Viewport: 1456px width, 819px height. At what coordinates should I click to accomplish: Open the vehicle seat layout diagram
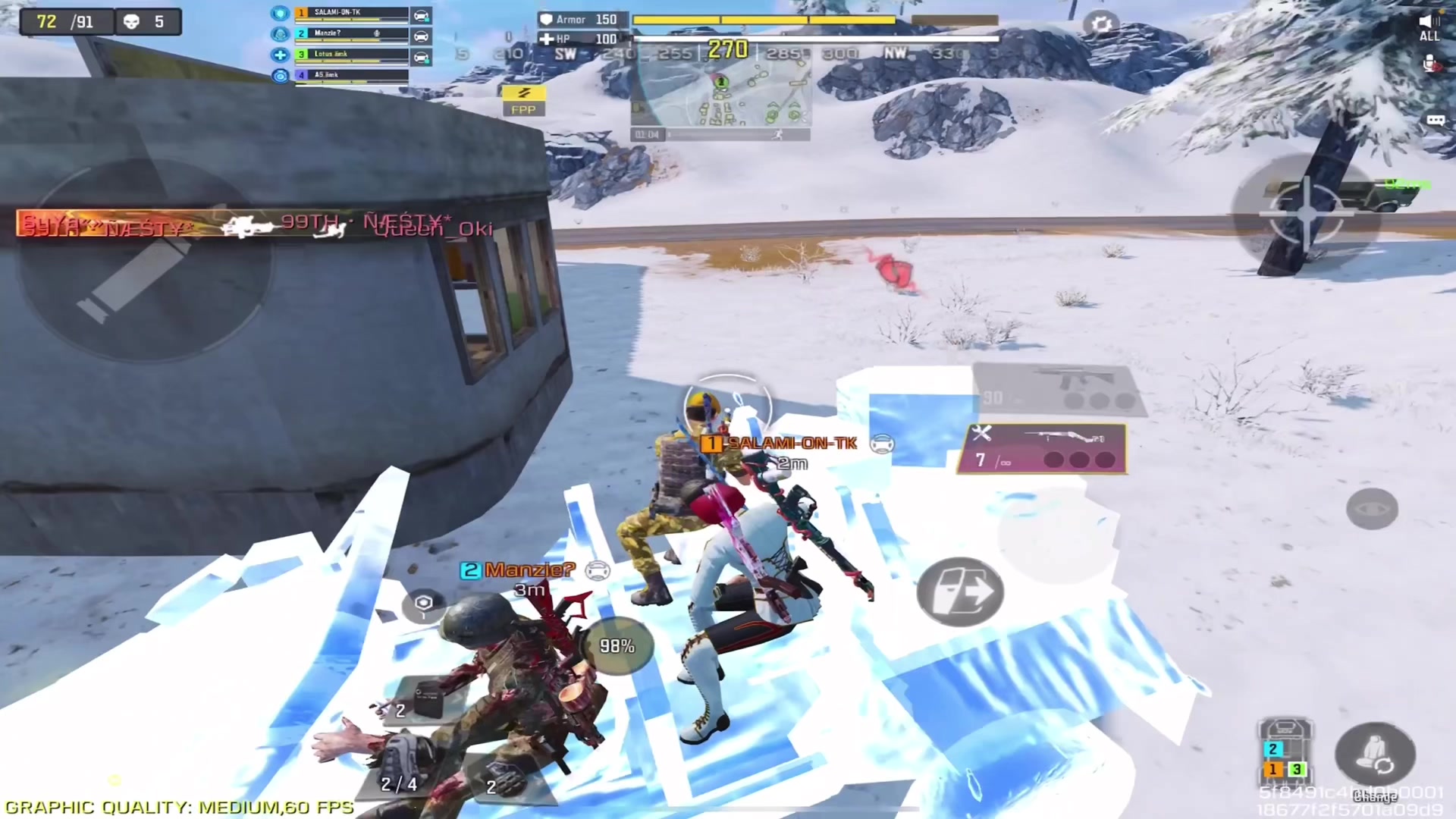coord(1285,751)
